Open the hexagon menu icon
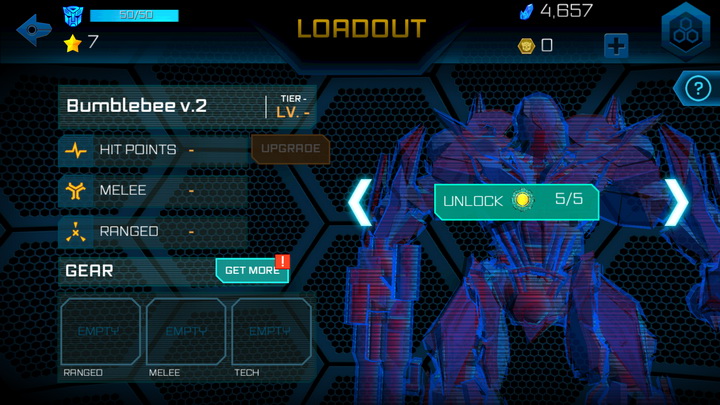 (686, 31)
